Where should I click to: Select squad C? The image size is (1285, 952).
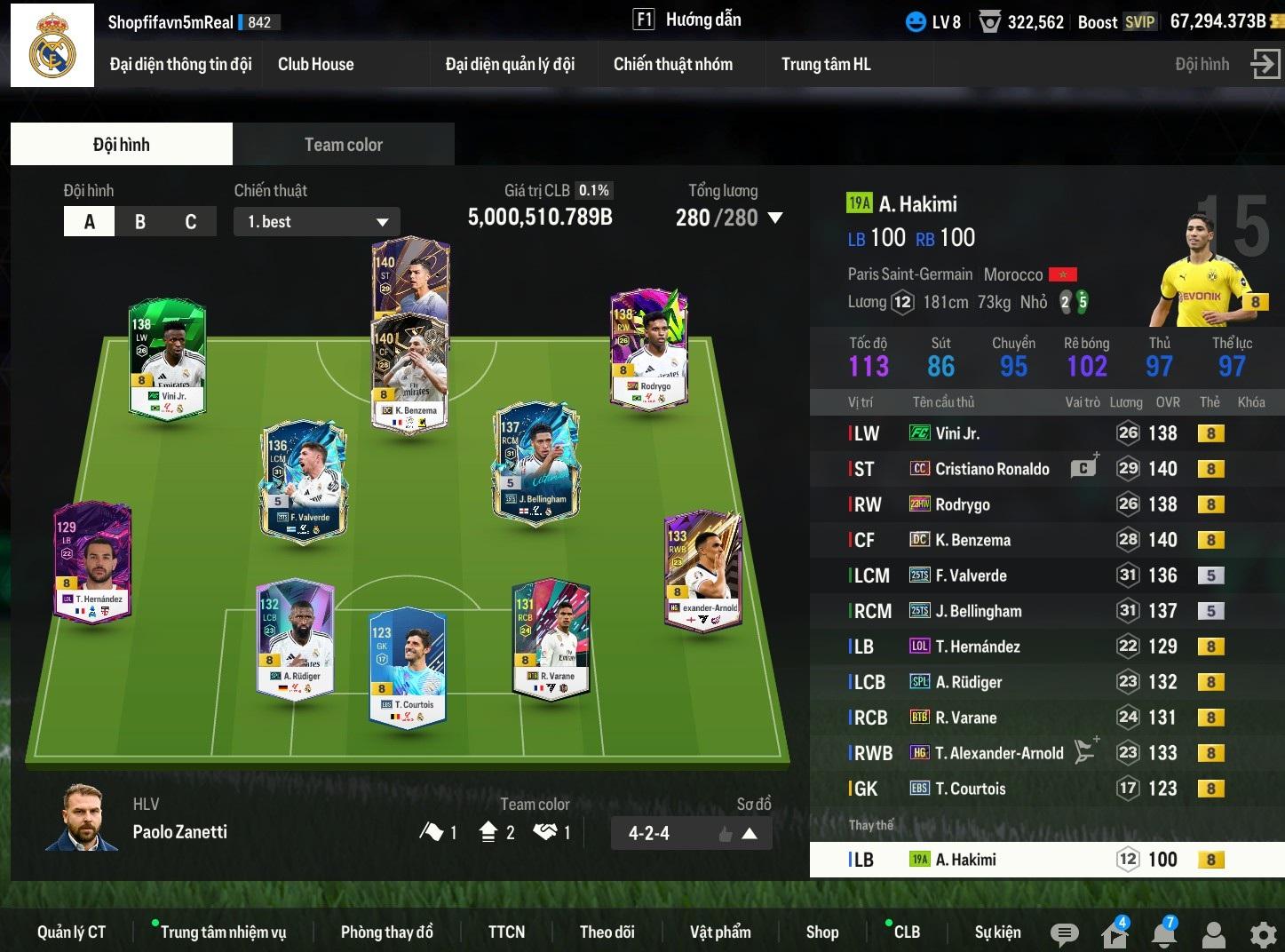point(190,222)
